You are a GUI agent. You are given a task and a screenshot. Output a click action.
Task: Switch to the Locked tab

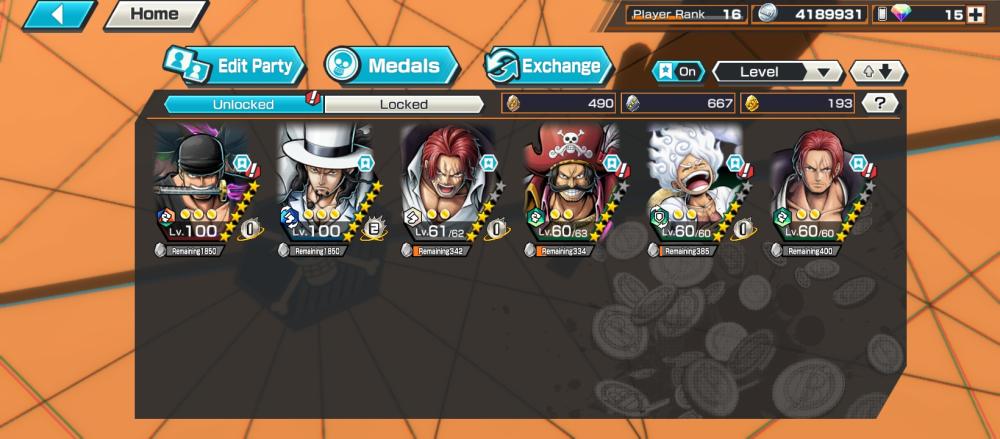(404, 103)
